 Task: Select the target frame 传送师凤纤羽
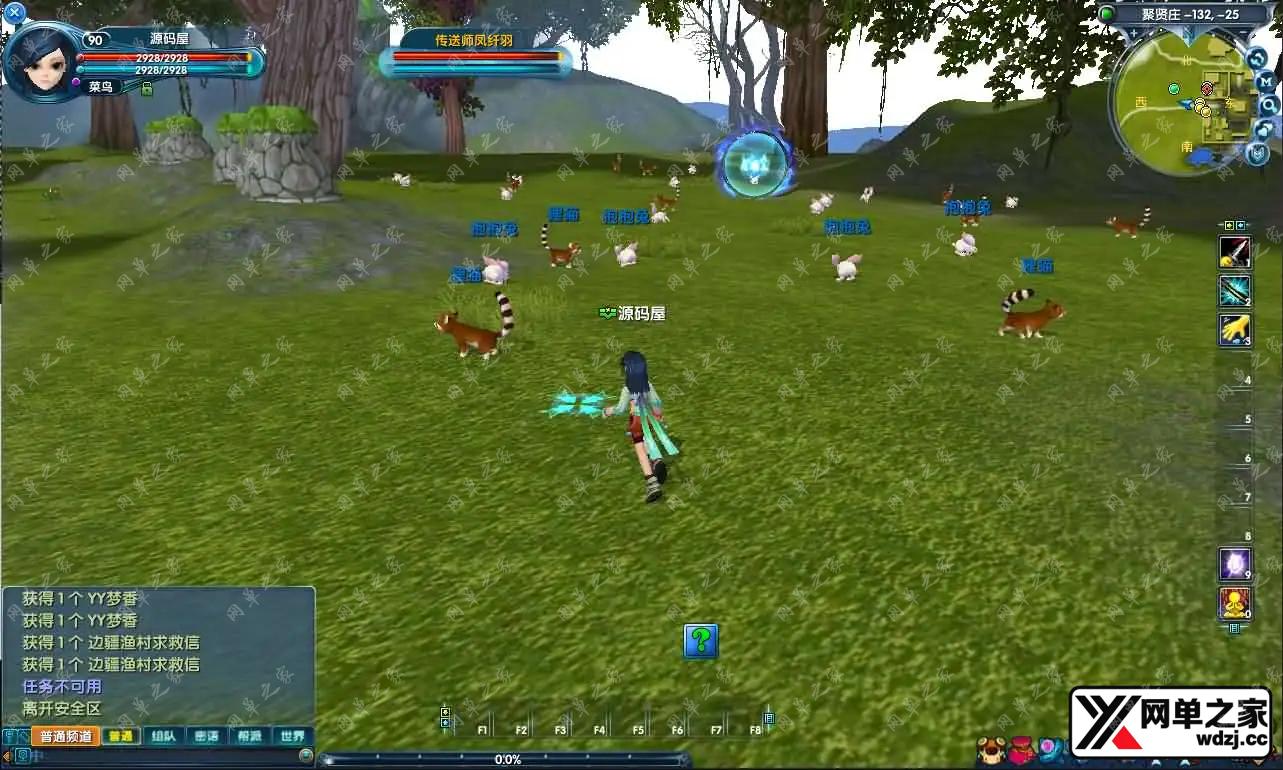pyautogui.click(x=475, y=50)
